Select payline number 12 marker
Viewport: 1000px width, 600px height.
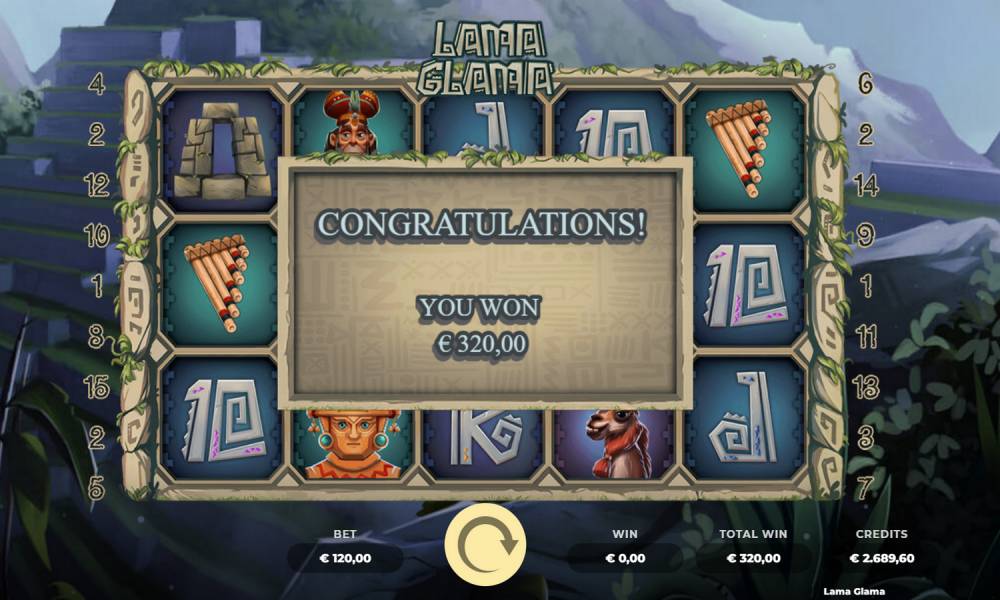[x=97, y=185]
